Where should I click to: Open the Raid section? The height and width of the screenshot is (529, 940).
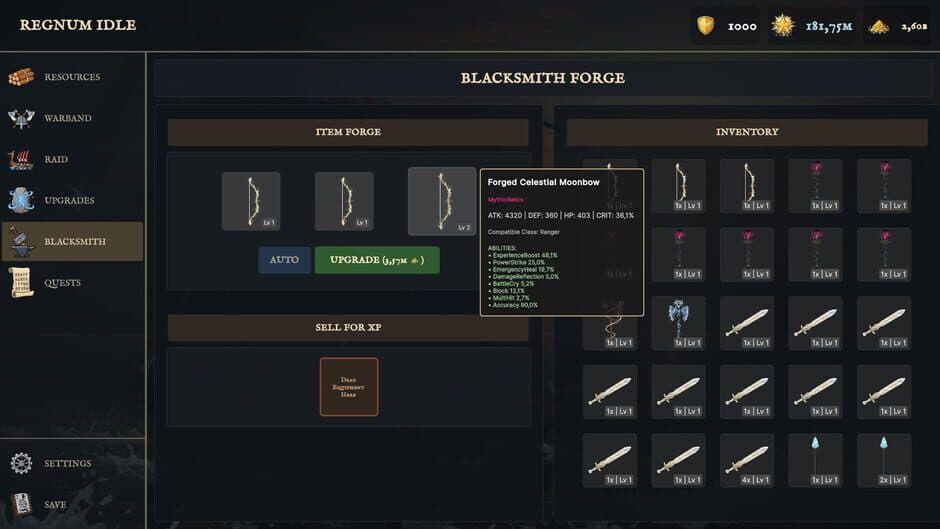[56, 159]
